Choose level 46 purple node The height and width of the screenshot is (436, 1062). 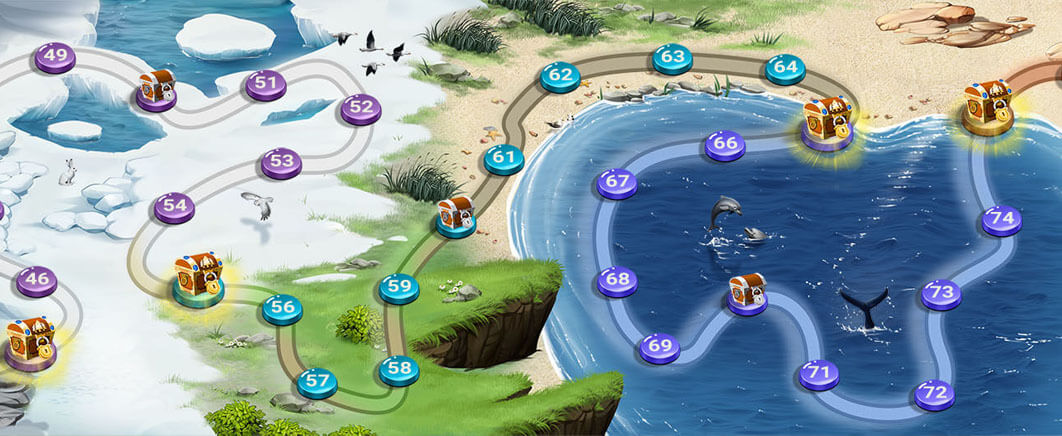(37, 280)
